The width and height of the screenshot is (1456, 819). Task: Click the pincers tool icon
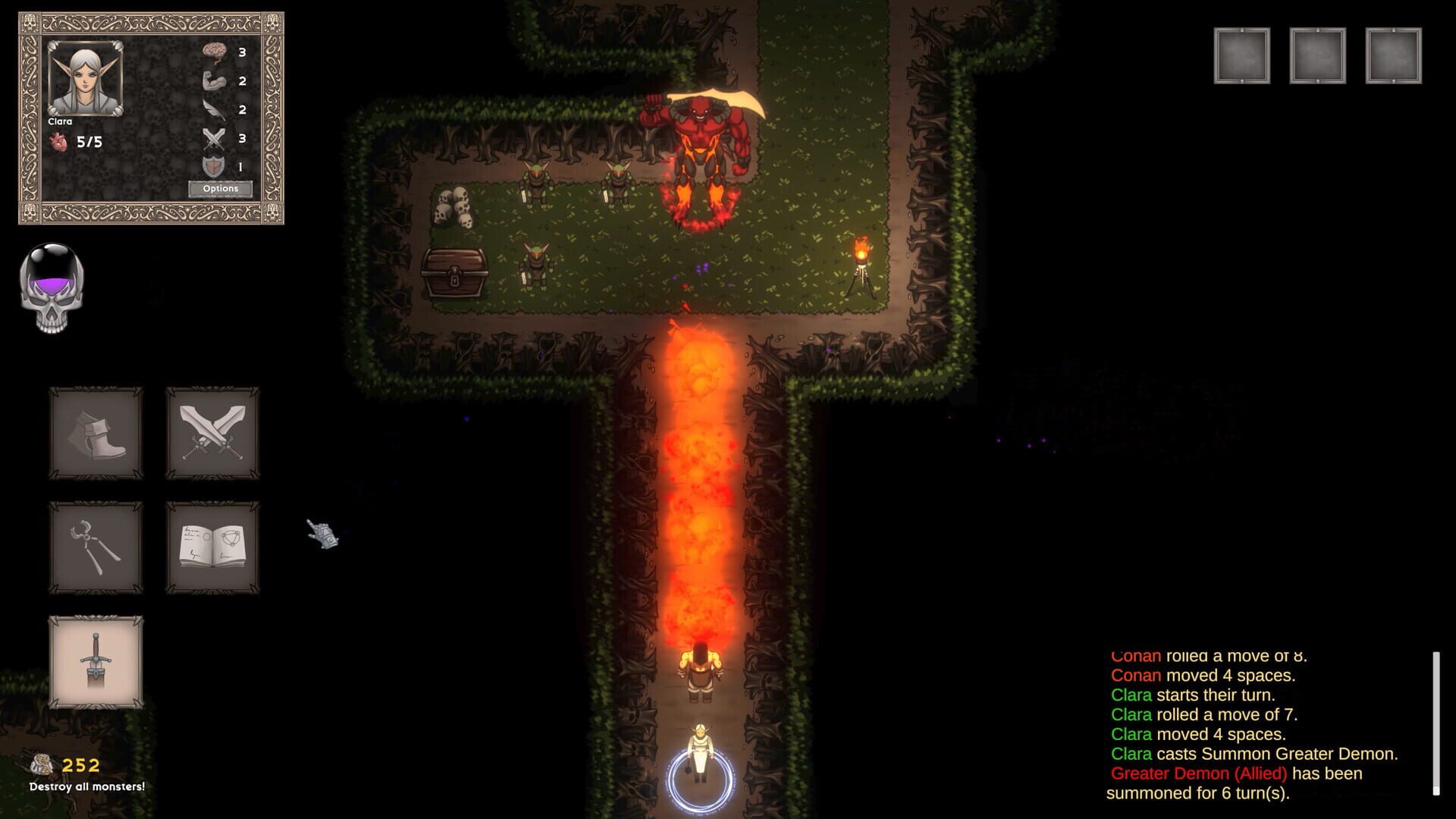click(x=95, y=548)
